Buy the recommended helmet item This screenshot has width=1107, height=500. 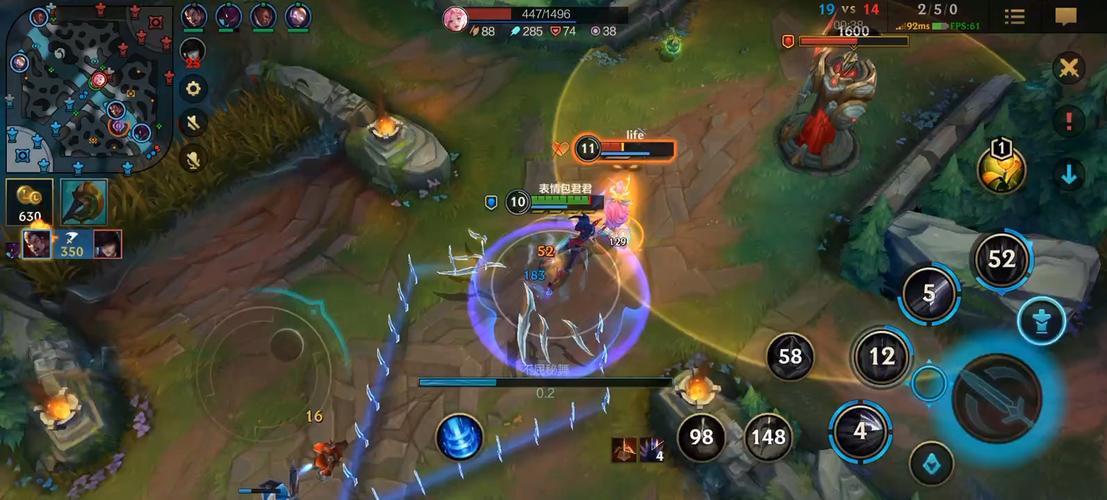(84, 202)
